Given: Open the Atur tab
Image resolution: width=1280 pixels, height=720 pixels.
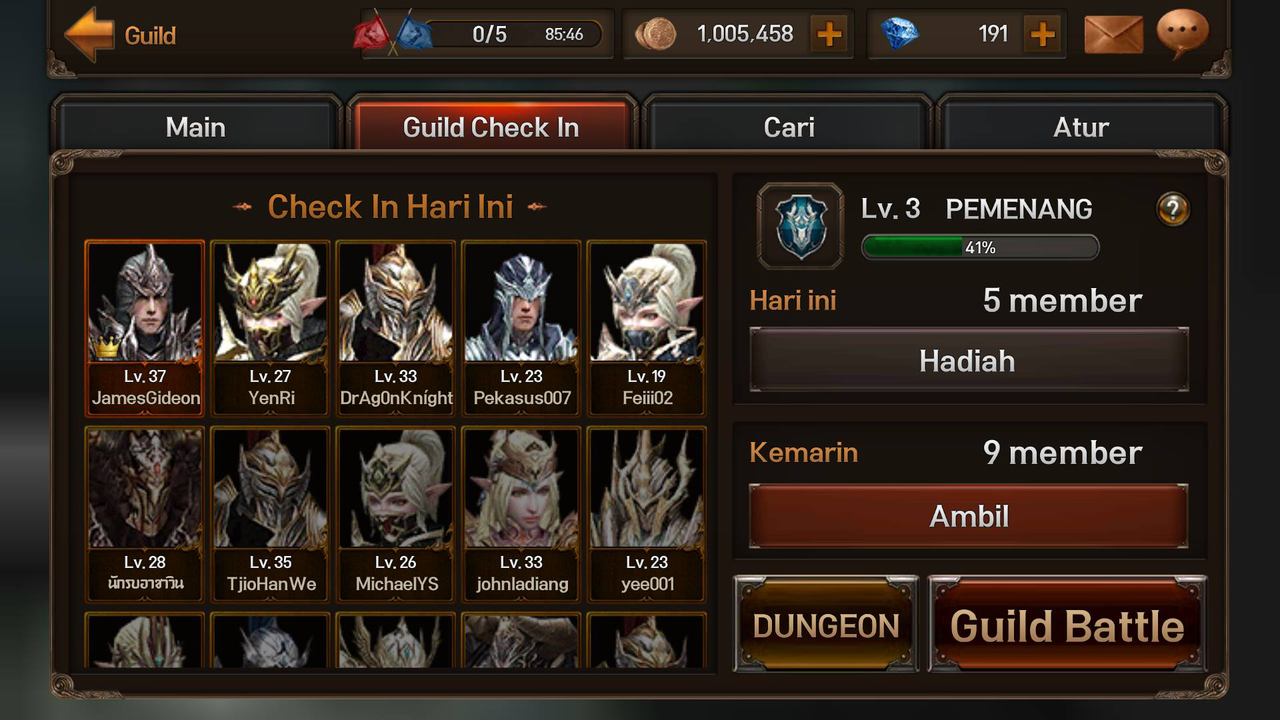Looking at the screenshot, I should [x=1081, y=127].
